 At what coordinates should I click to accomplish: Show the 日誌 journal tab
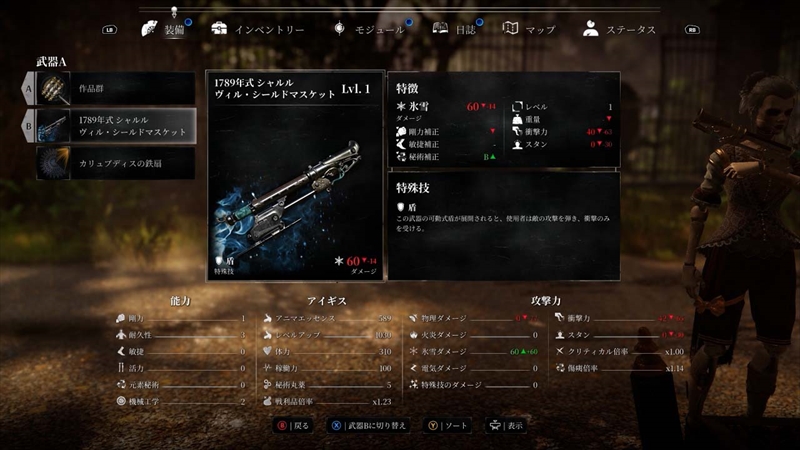point(455,29)
